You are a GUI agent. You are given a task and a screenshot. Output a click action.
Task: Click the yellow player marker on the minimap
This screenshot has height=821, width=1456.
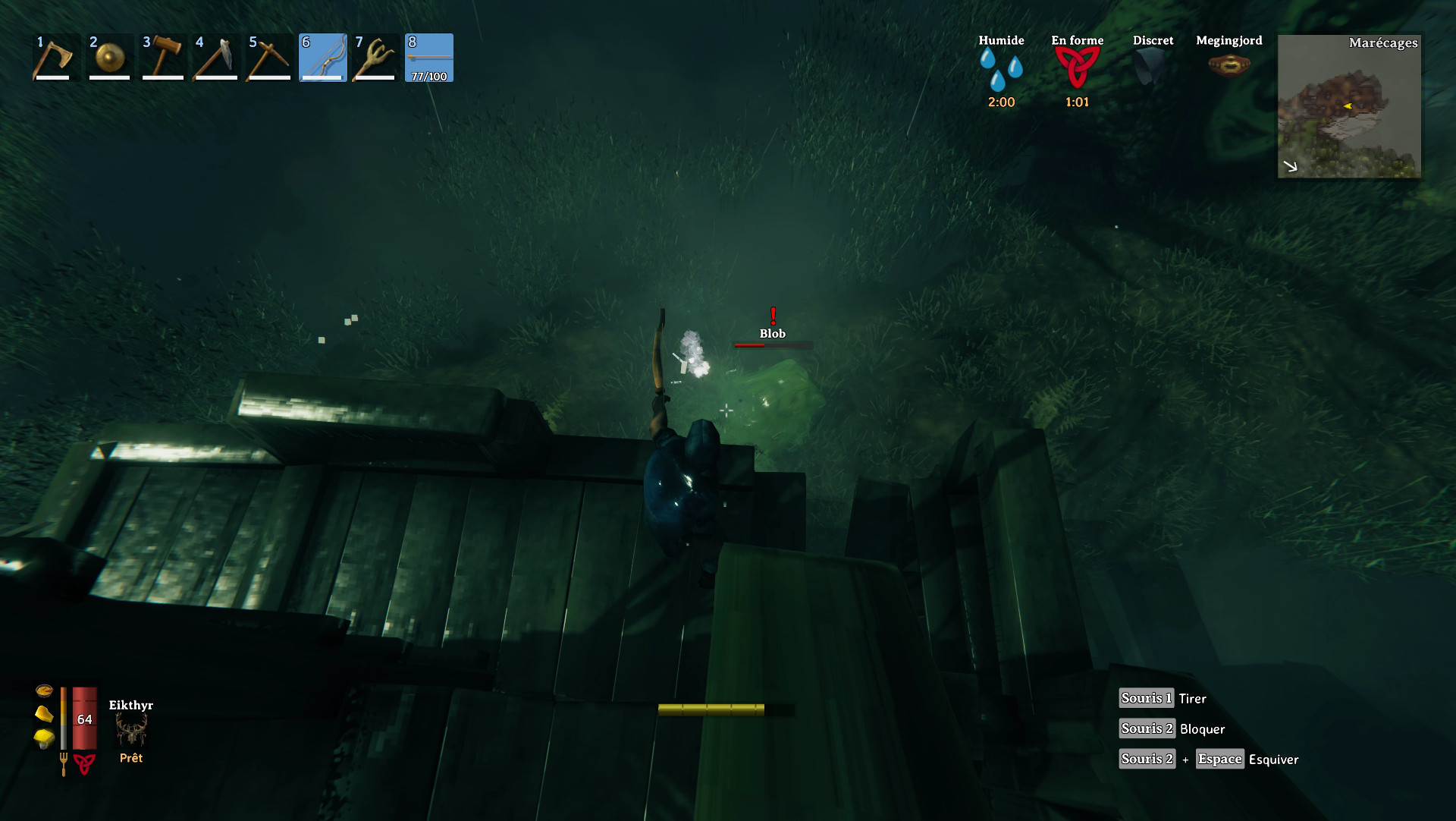click(x=1347, y=107)
